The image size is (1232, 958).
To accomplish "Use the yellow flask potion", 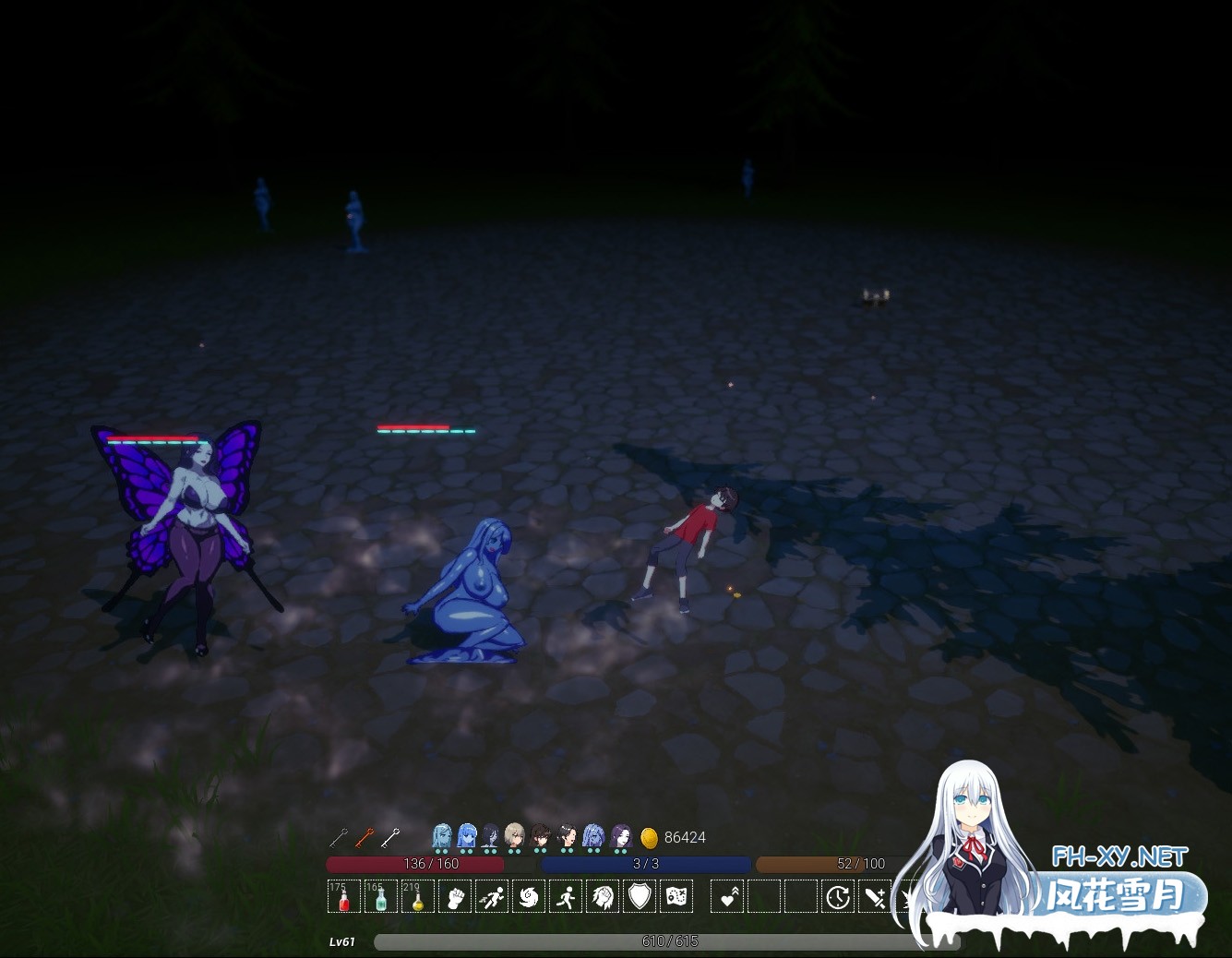I will pos(417,896).
